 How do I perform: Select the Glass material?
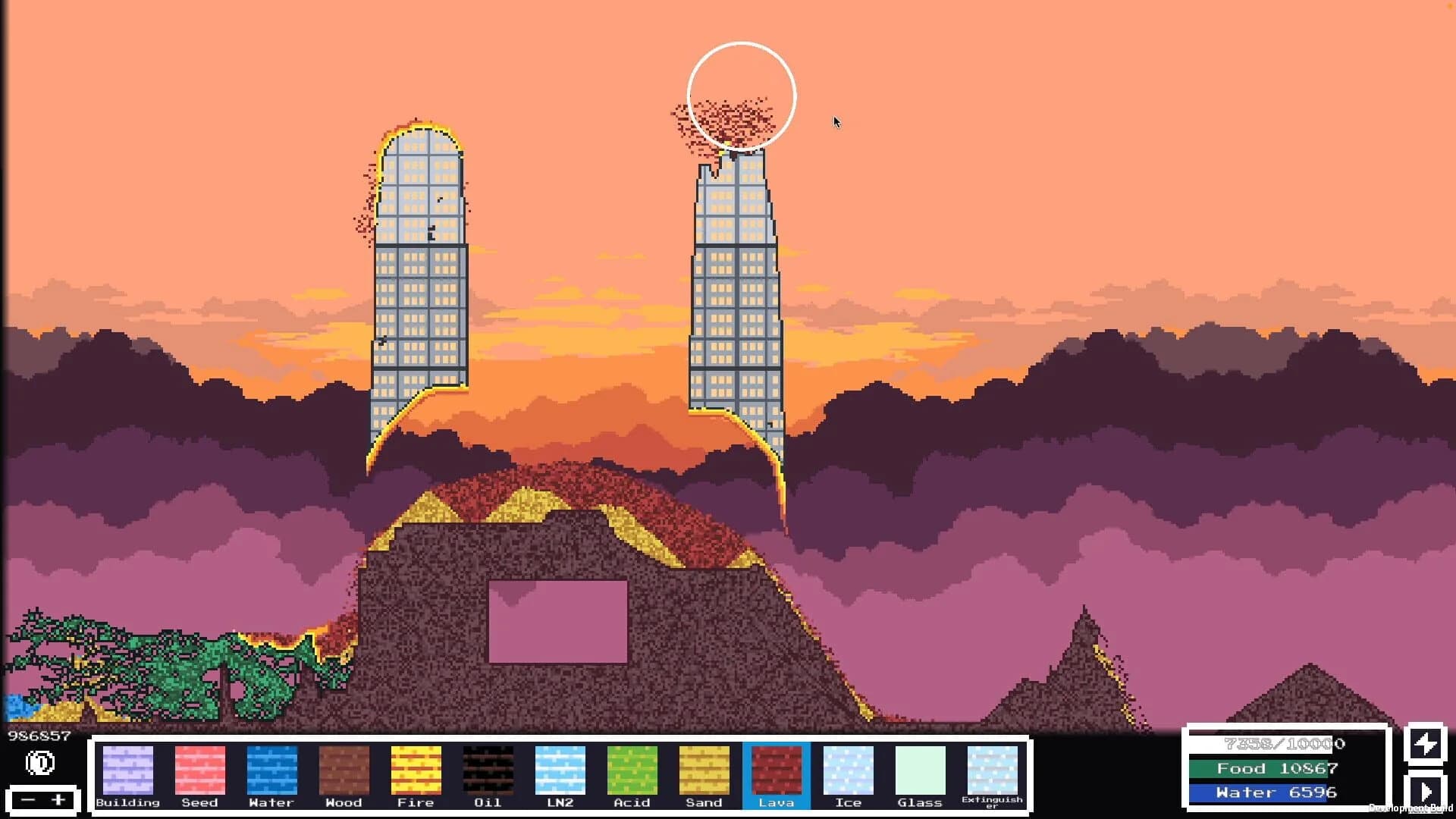[920, 770]
